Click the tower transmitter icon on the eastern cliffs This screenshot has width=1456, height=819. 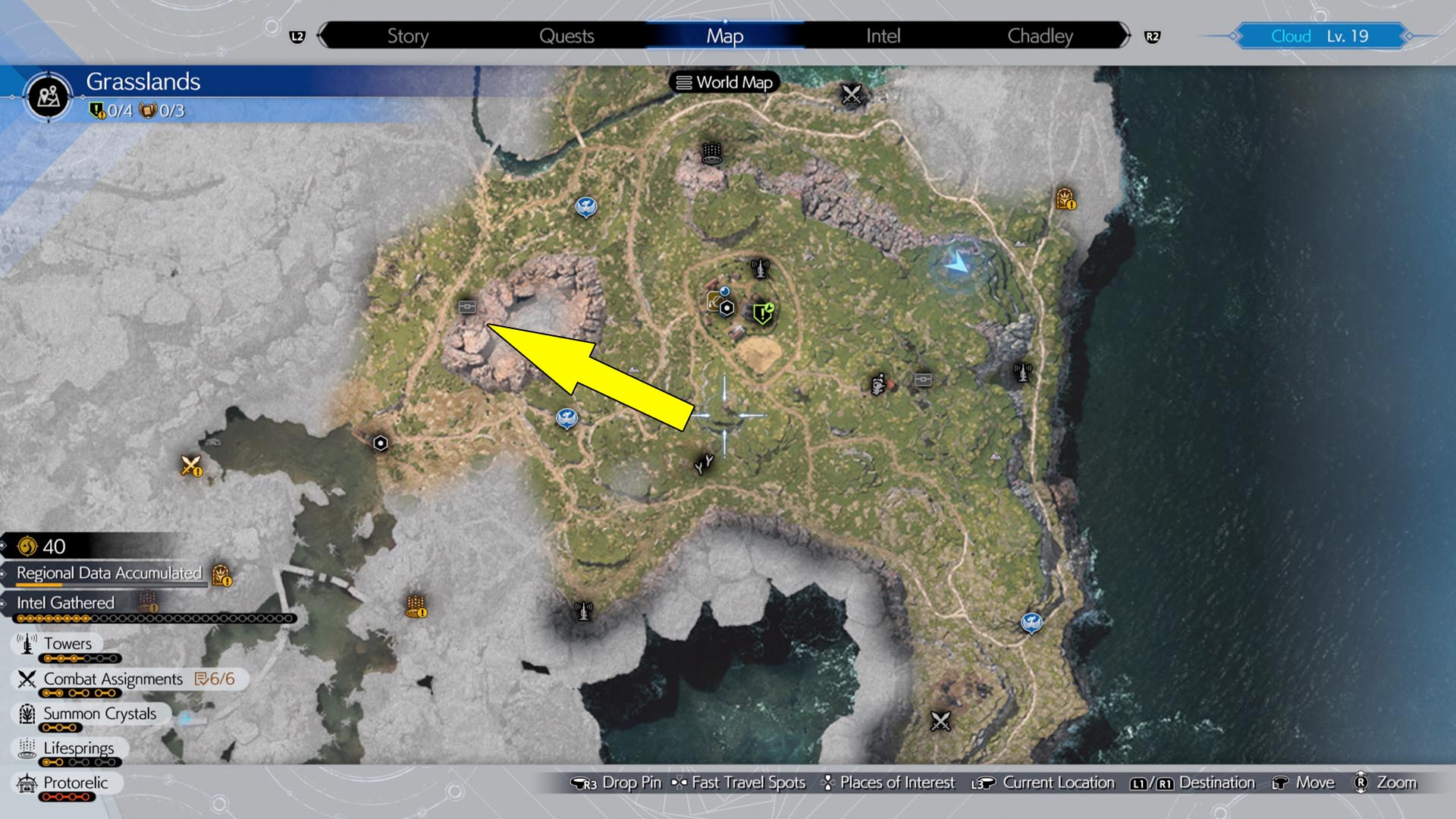click(x=1022, y=372)
